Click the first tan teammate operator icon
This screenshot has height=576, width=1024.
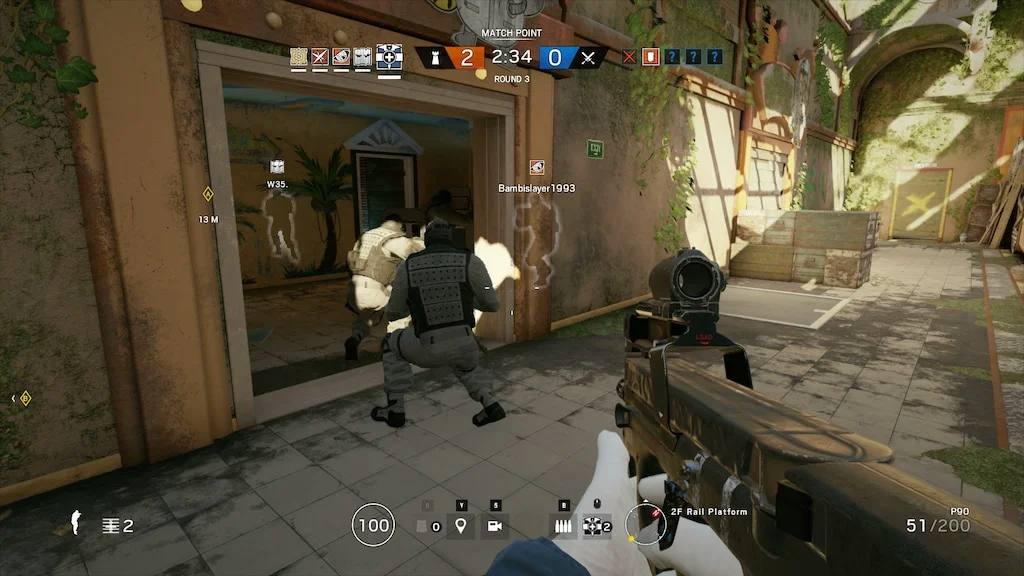299,57
